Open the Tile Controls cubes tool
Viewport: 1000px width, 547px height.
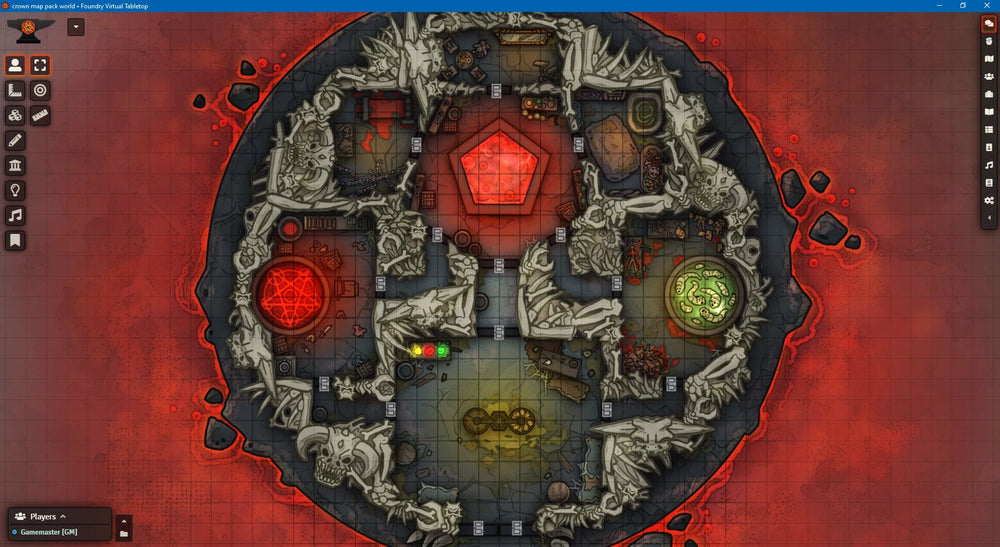click(x=15, y=116)
